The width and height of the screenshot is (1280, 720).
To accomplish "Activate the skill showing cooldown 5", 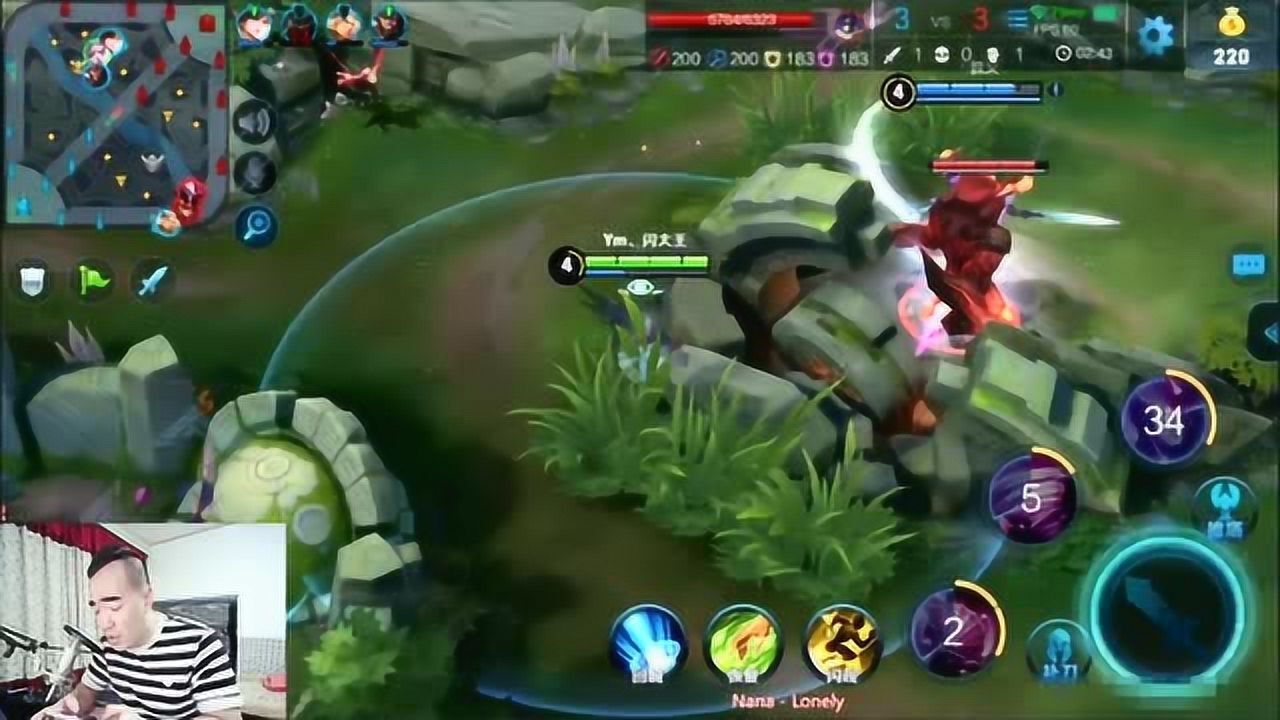I will (1031, 498).
